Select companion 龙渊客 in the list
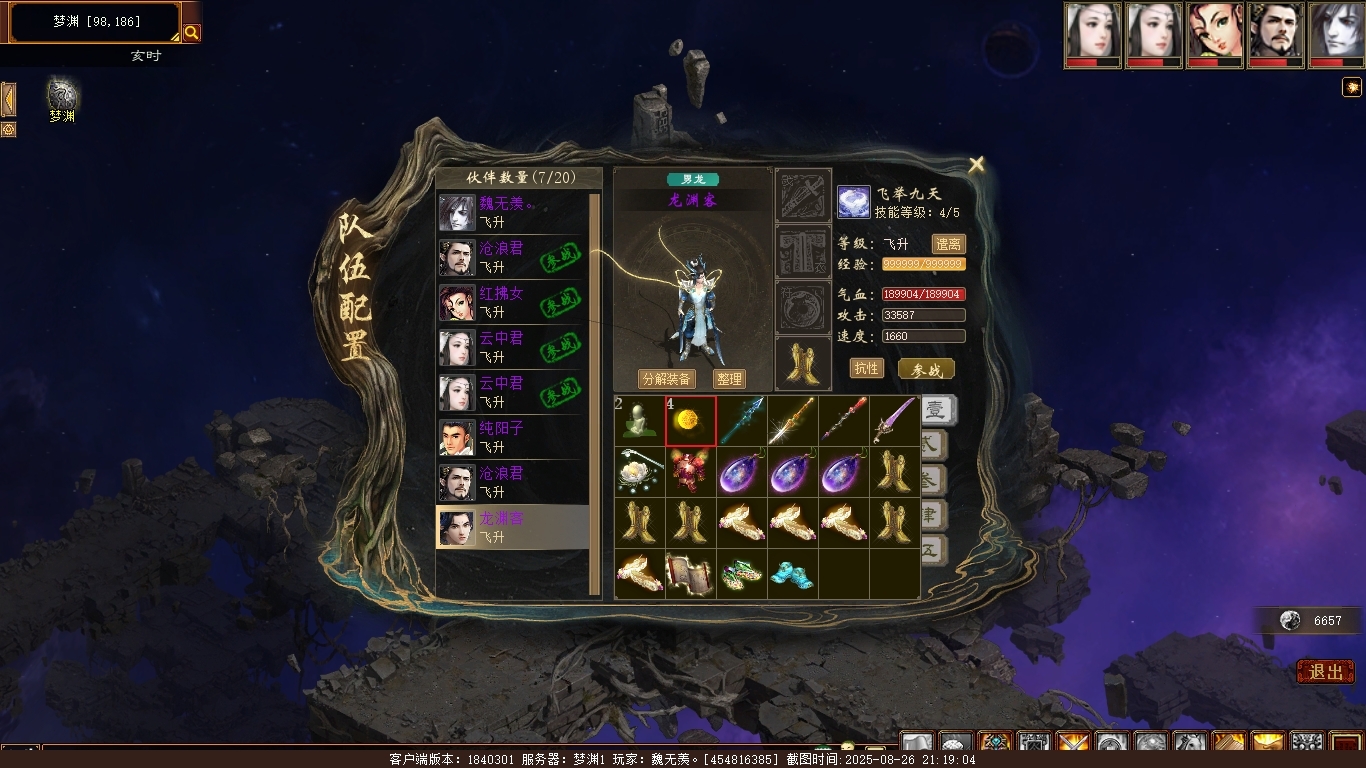 click(510, 527)
